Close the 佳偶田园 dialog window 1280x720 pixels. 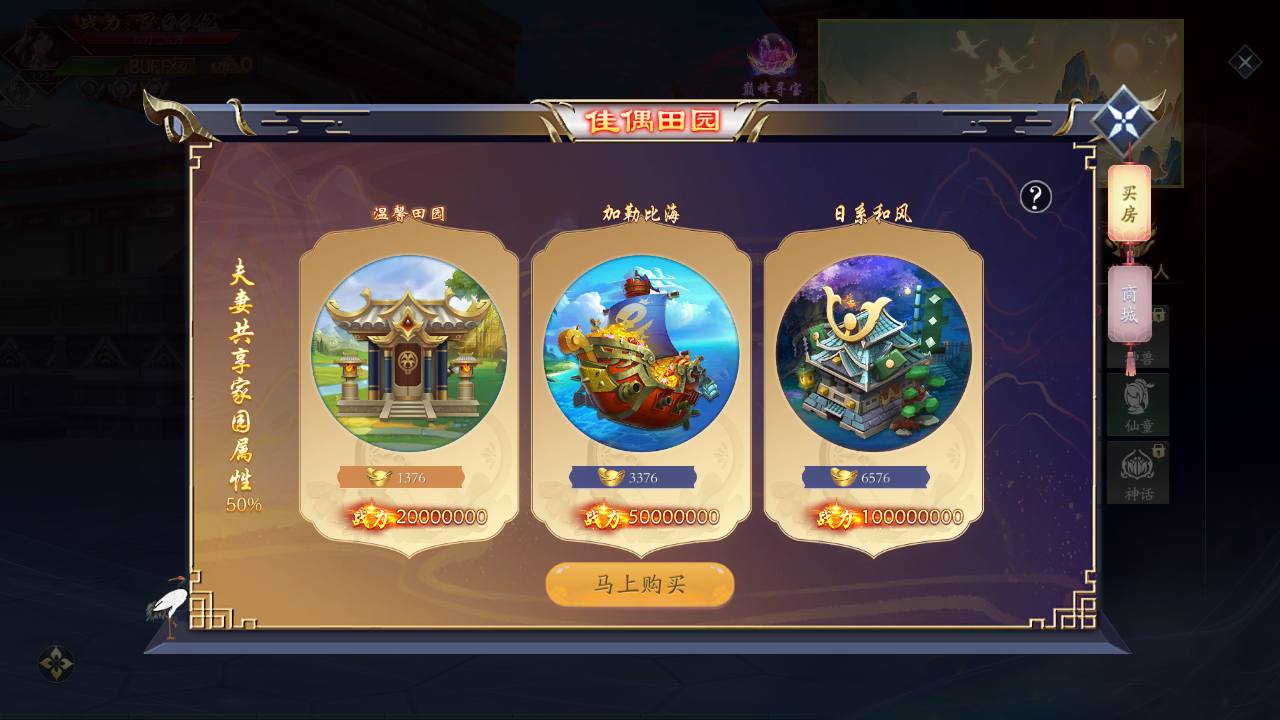pos(1123,120)
